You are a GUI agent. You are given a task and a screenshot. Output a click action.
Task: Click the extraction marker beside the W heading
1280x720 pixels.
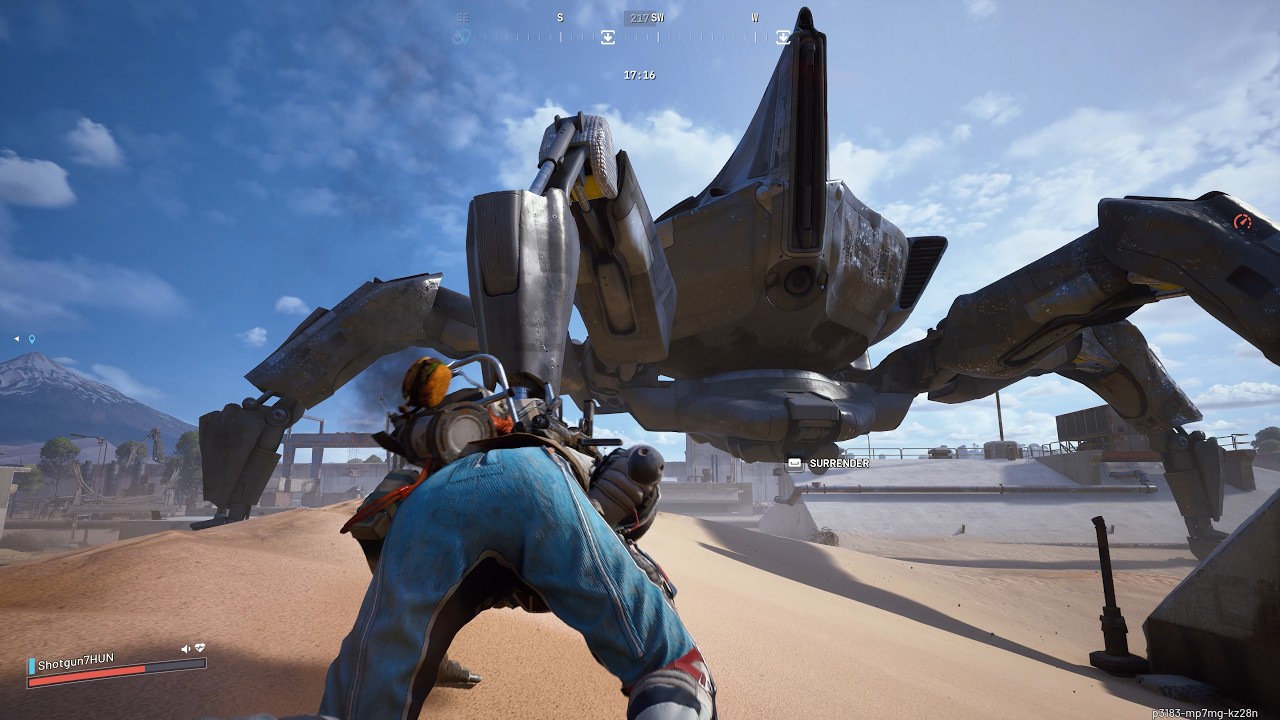(x=783, y=37)
